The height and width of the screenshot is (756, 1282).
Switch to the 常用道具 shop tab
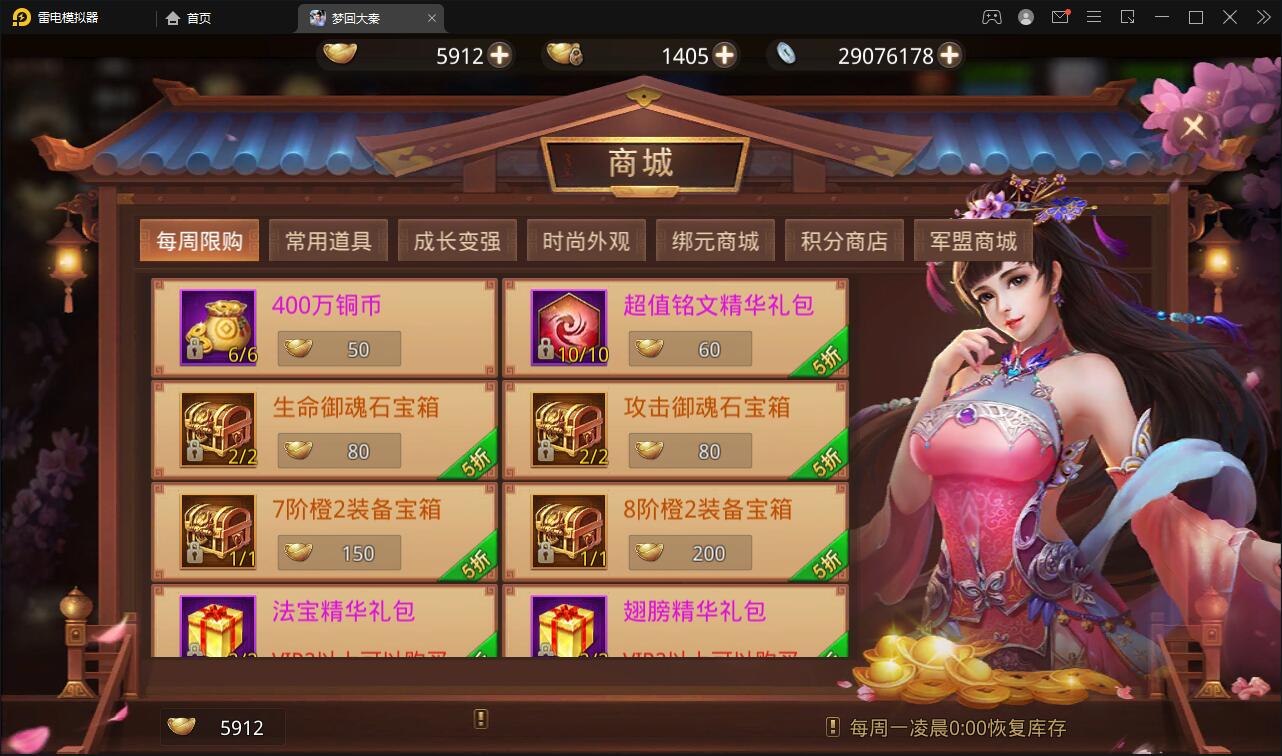(328, 240)
